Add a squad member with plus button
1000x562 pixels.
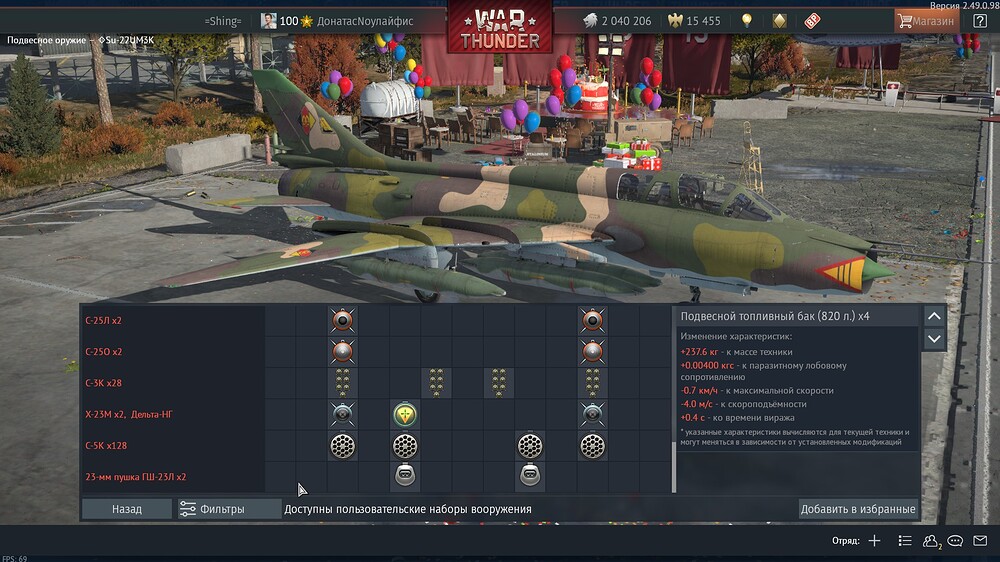[x=874, y=541]
